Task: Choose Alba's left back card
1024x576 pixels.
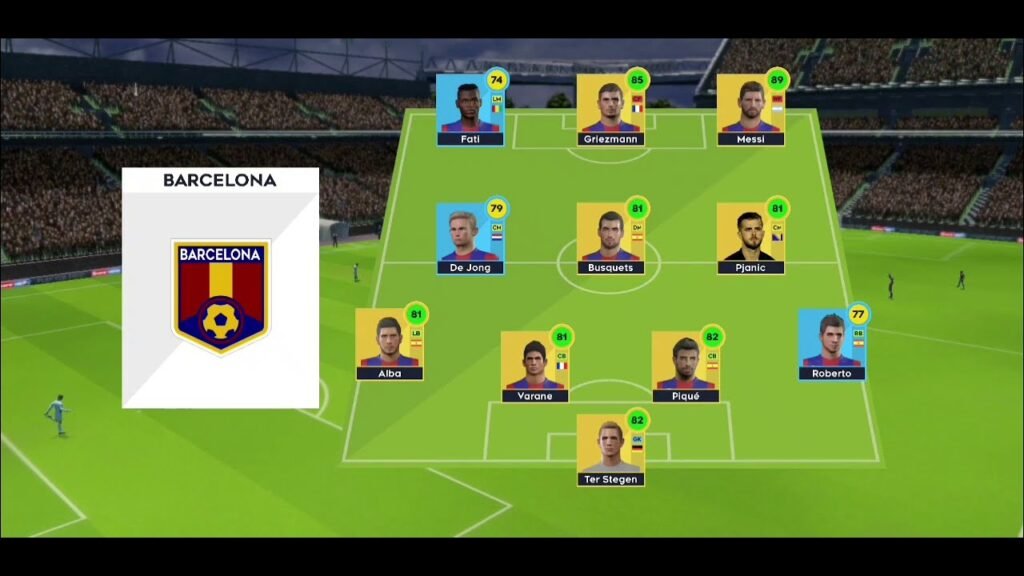Action: tap(389, 344)
